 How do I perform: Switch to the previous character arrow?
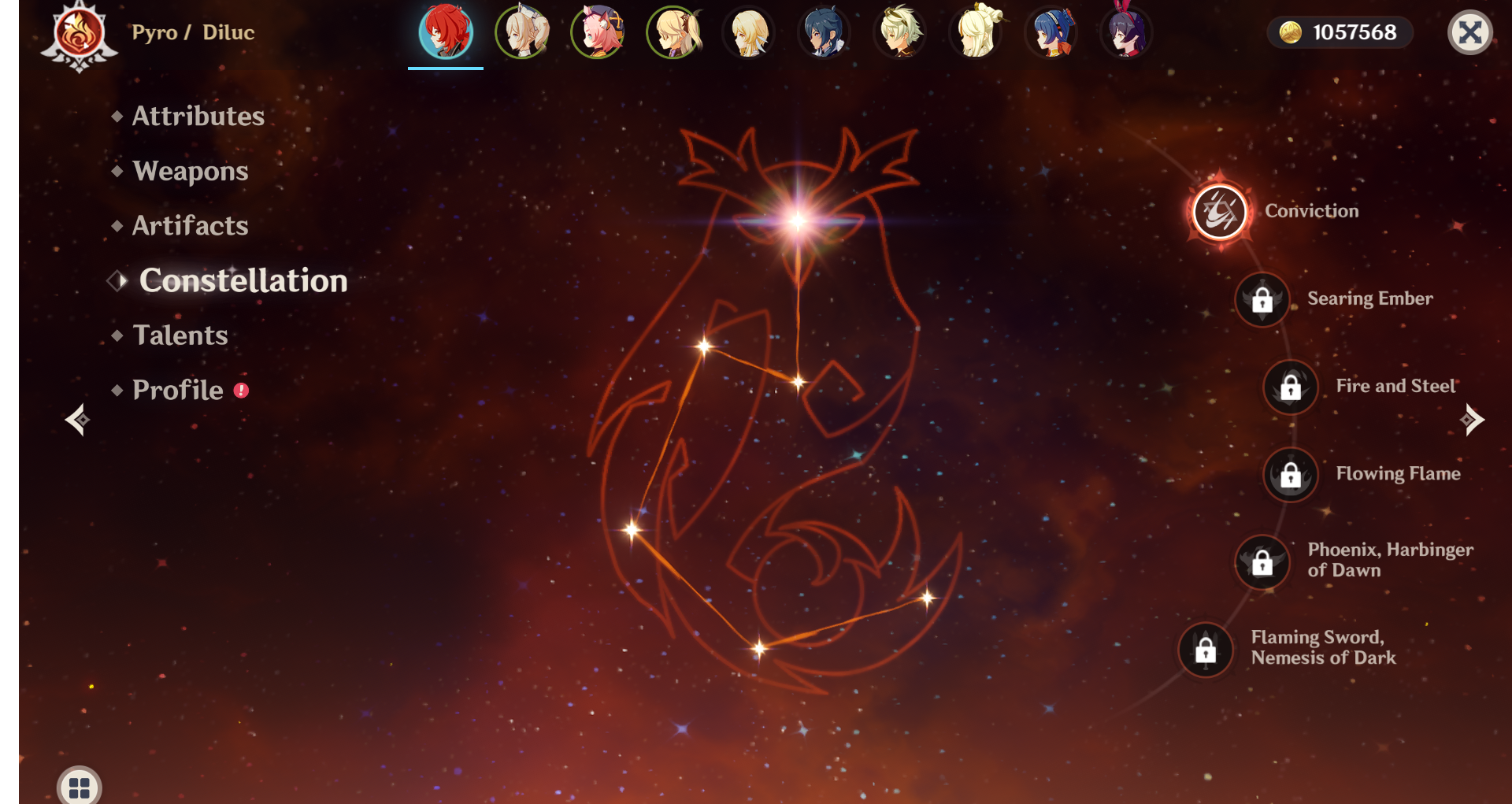coord(77,420)
